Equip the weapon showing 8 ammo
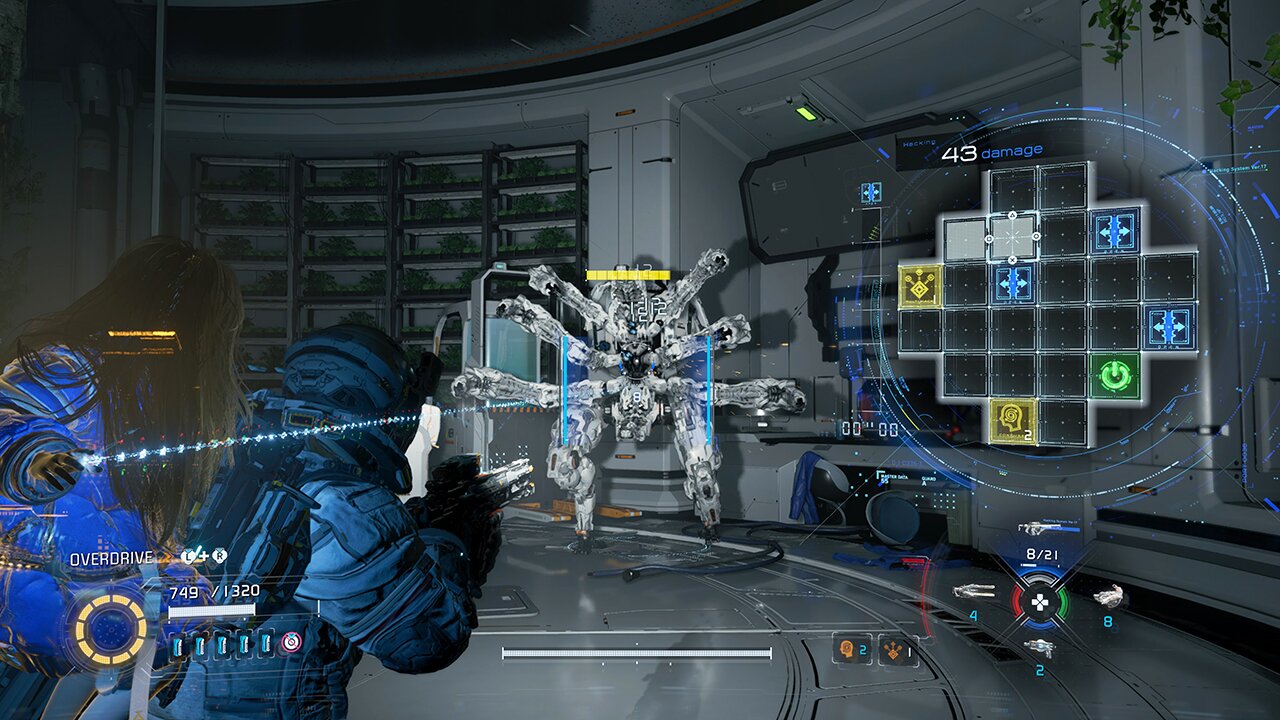The width and height of the screenshot is (1280, 720). pyautogui.click(x=1107, y=597)
